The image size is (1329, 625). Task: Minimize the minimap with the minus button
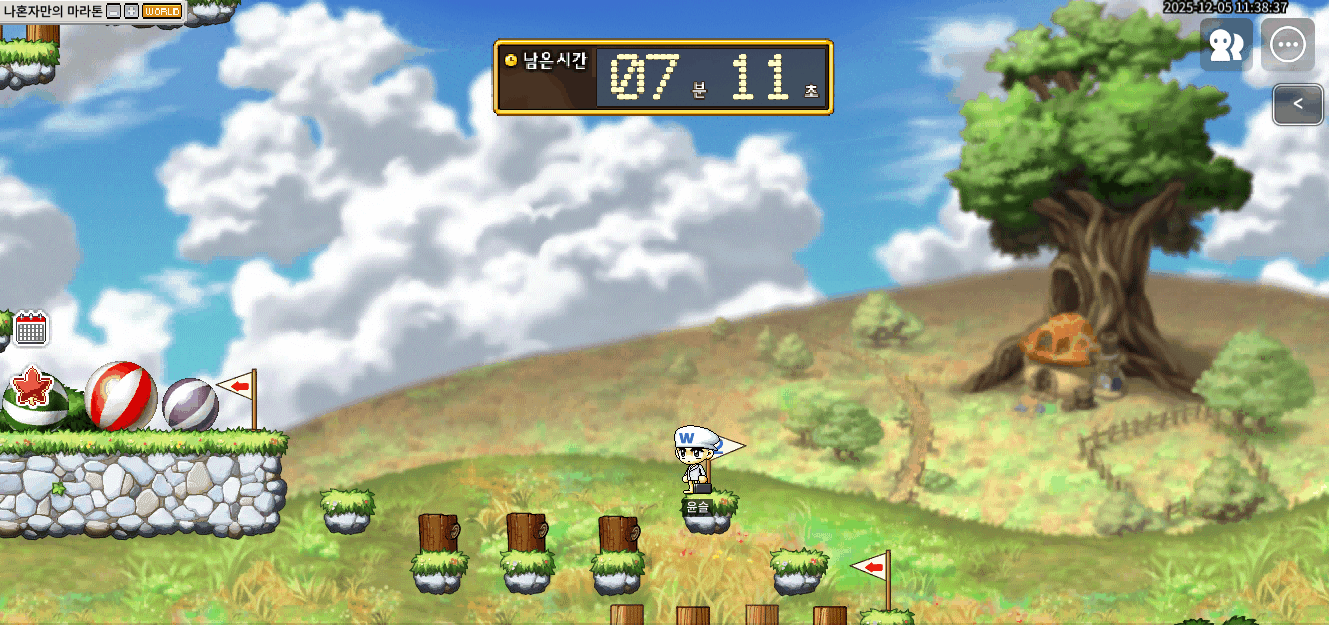click(114, 11)
